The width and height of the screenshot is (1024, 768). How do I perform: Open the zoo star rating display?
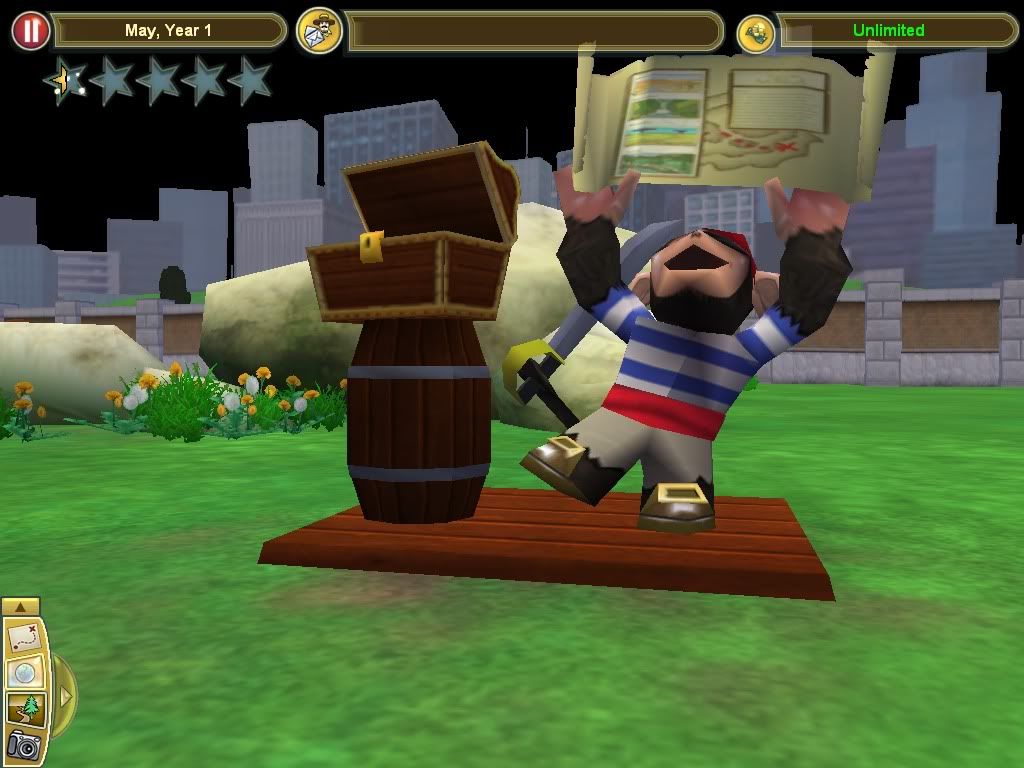point(158,80)
